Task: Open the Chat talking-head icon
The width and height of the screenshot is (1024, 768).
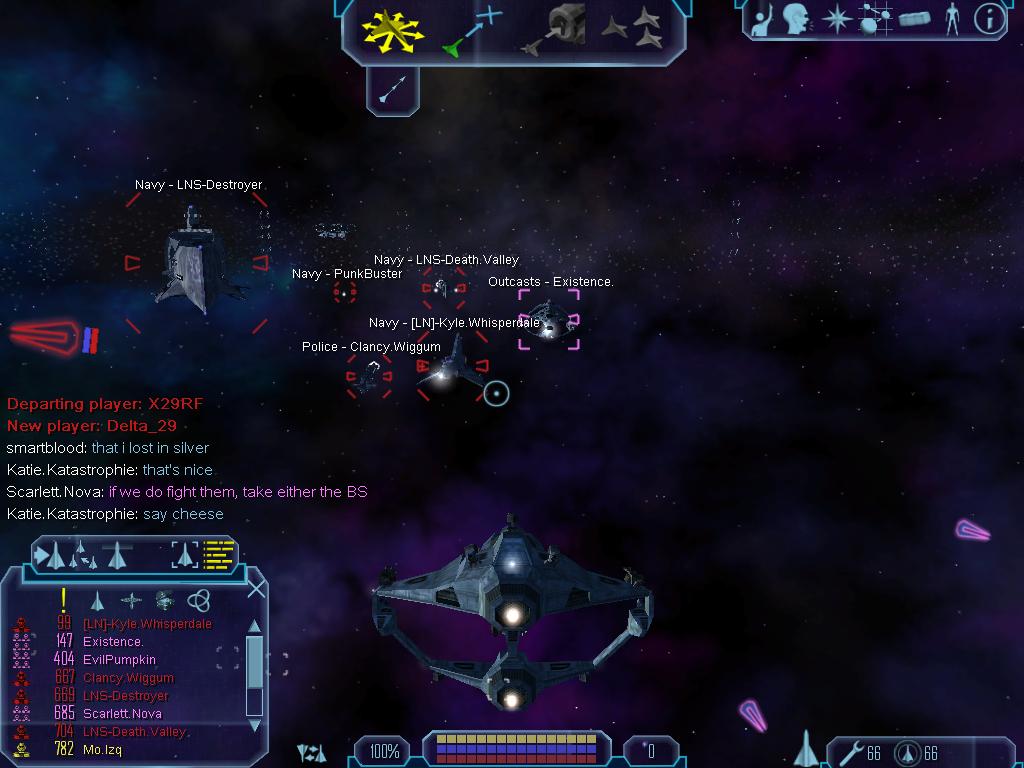Action: click(x=796, y=18)
